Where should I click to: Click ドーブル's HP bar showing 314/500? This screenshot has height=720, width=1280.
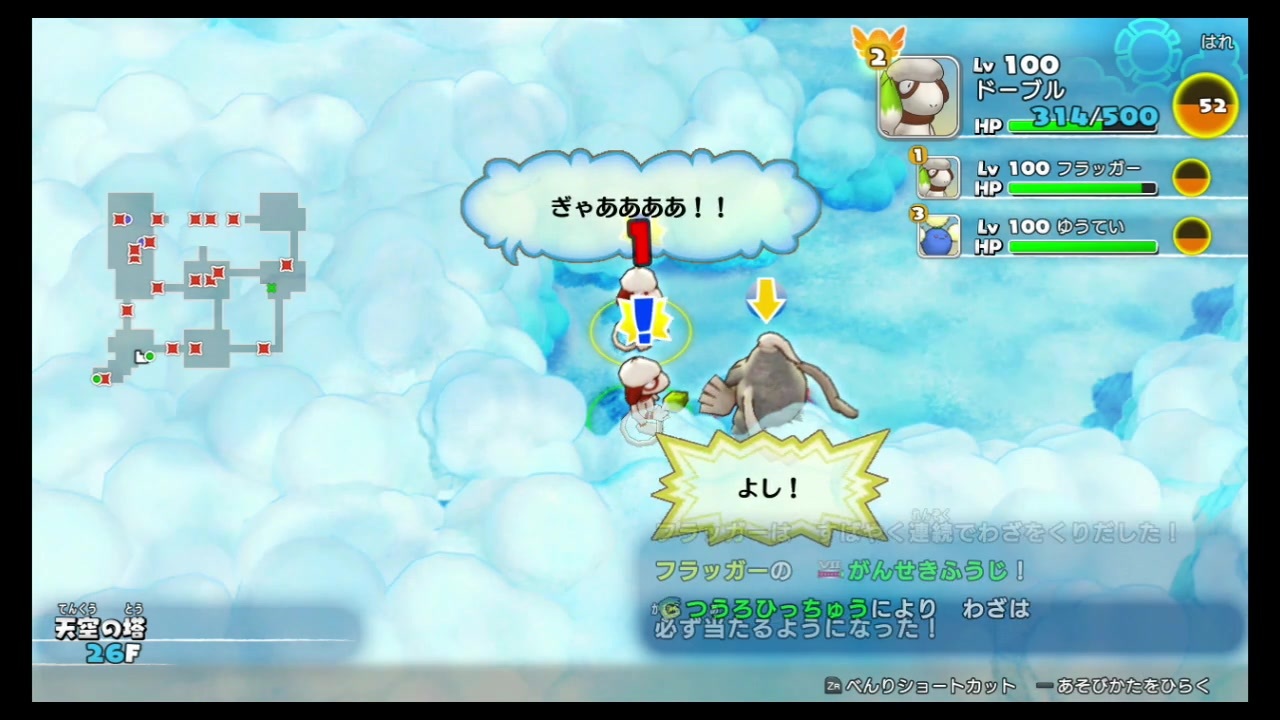pos(1080,126)
